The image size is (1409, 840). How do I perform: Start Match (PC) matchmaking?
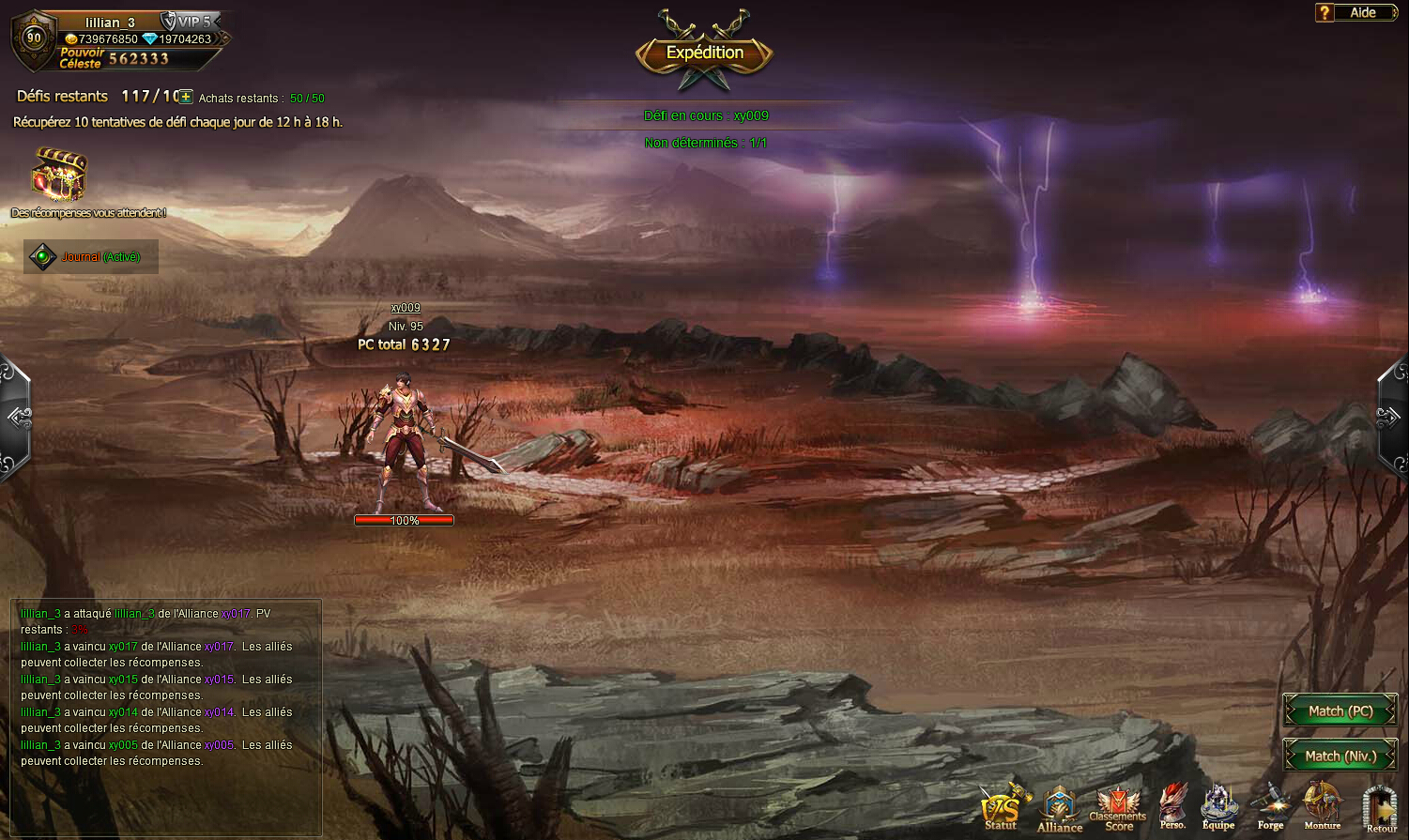[x=1340, y=711]
